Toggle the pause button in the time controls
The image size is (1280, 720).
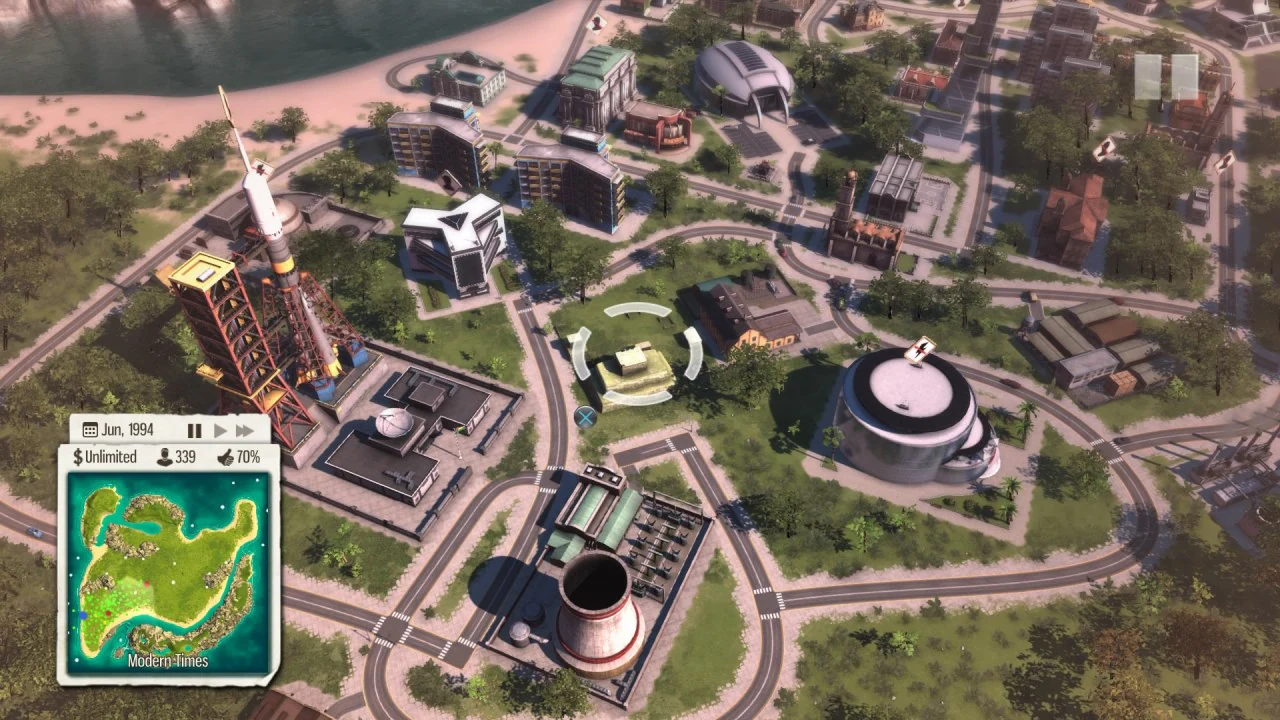(195, 429)
